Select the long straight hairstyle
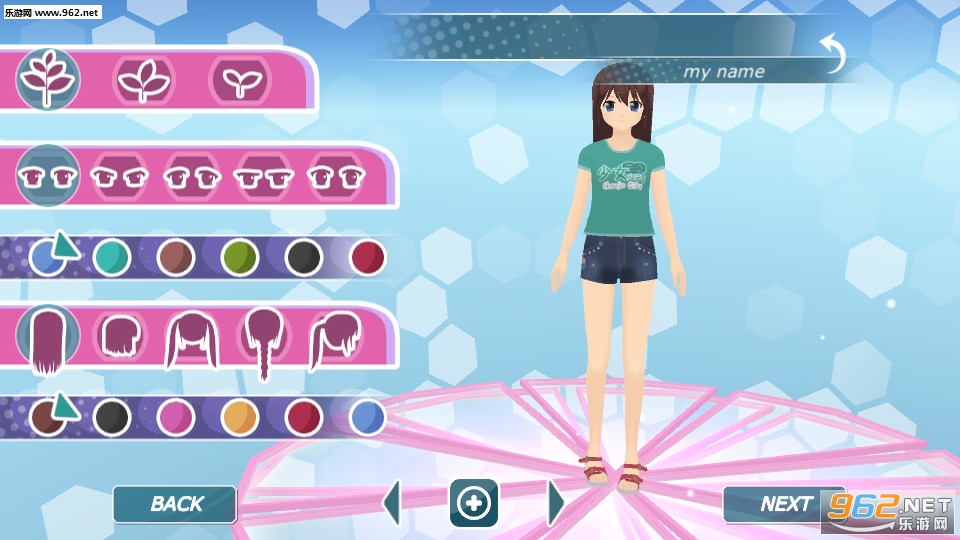The width and height of the screenshot is (960, 540). [x=47, y=340]
